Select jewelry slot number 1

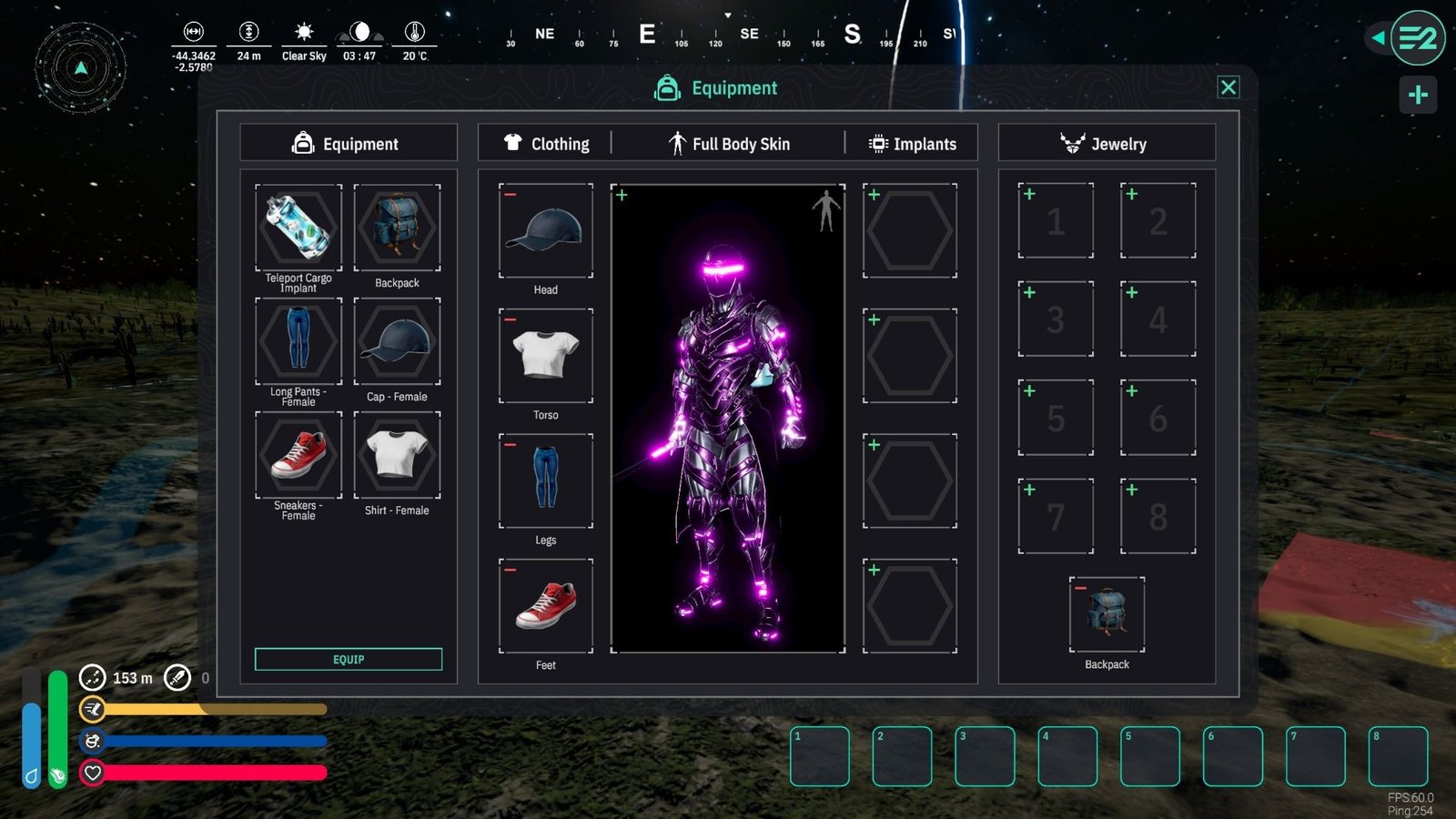coord(1056,221)
